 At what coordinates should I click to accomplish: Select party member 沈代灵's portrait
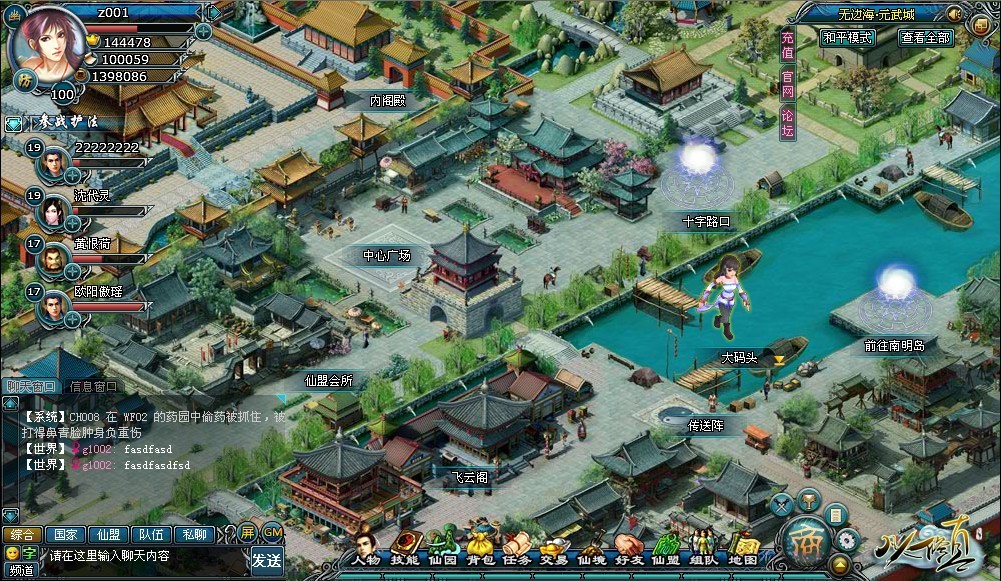click(53, 212)
